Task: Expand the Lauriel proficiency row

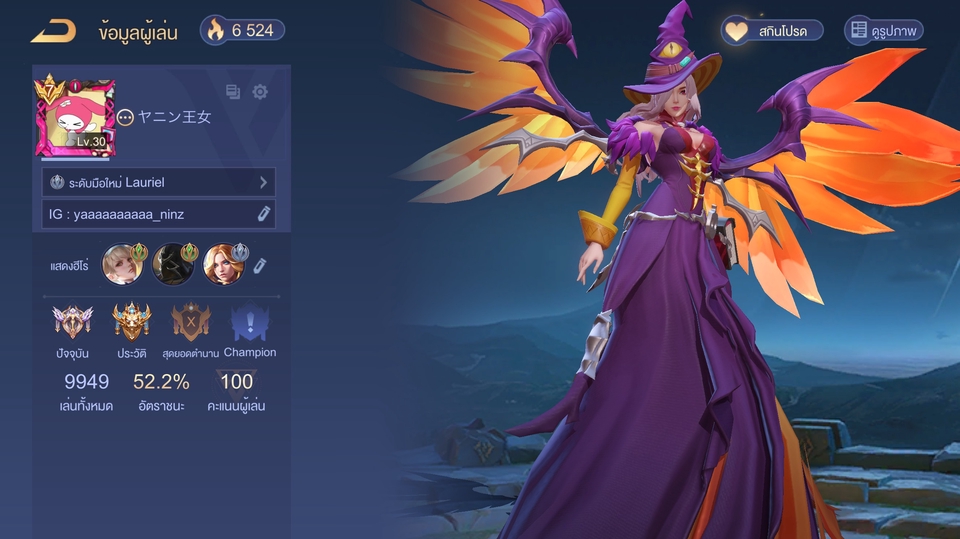Action: [159, 182]
